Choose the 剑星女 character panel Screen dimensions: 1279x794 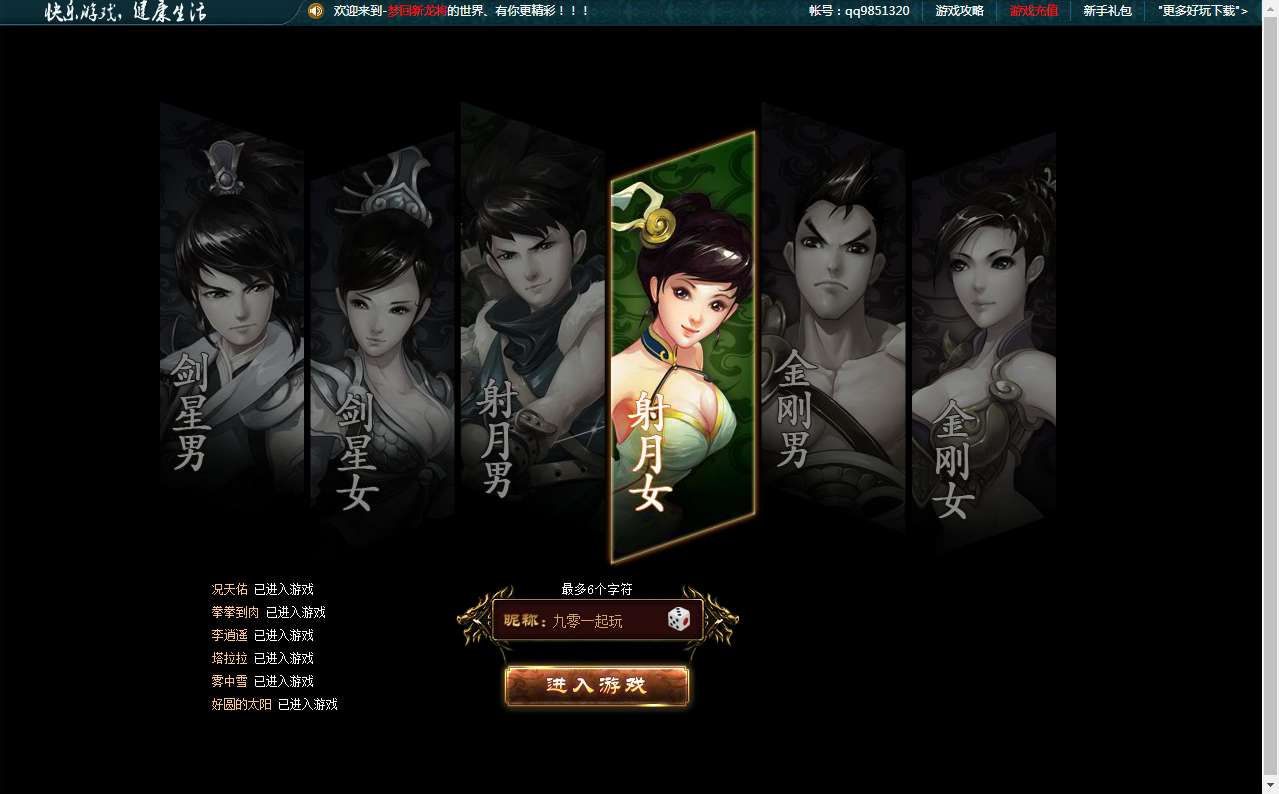click(x=382, y=340)
